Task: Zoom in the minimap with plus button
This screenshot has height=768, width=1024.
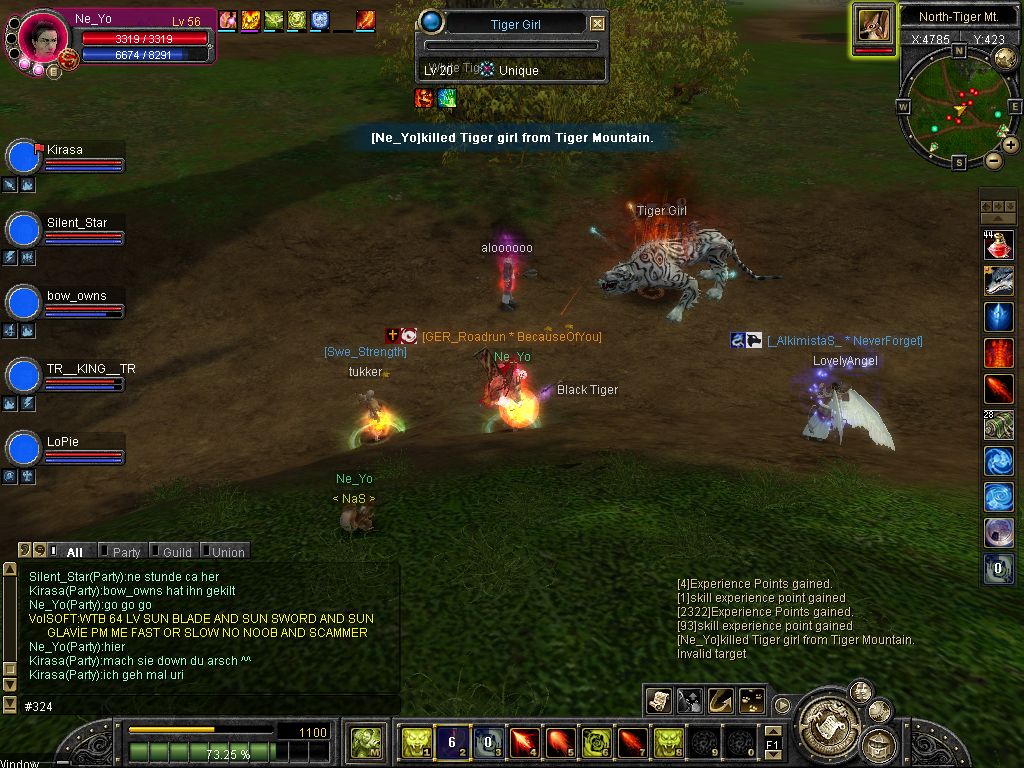Action: point(1010,145)
